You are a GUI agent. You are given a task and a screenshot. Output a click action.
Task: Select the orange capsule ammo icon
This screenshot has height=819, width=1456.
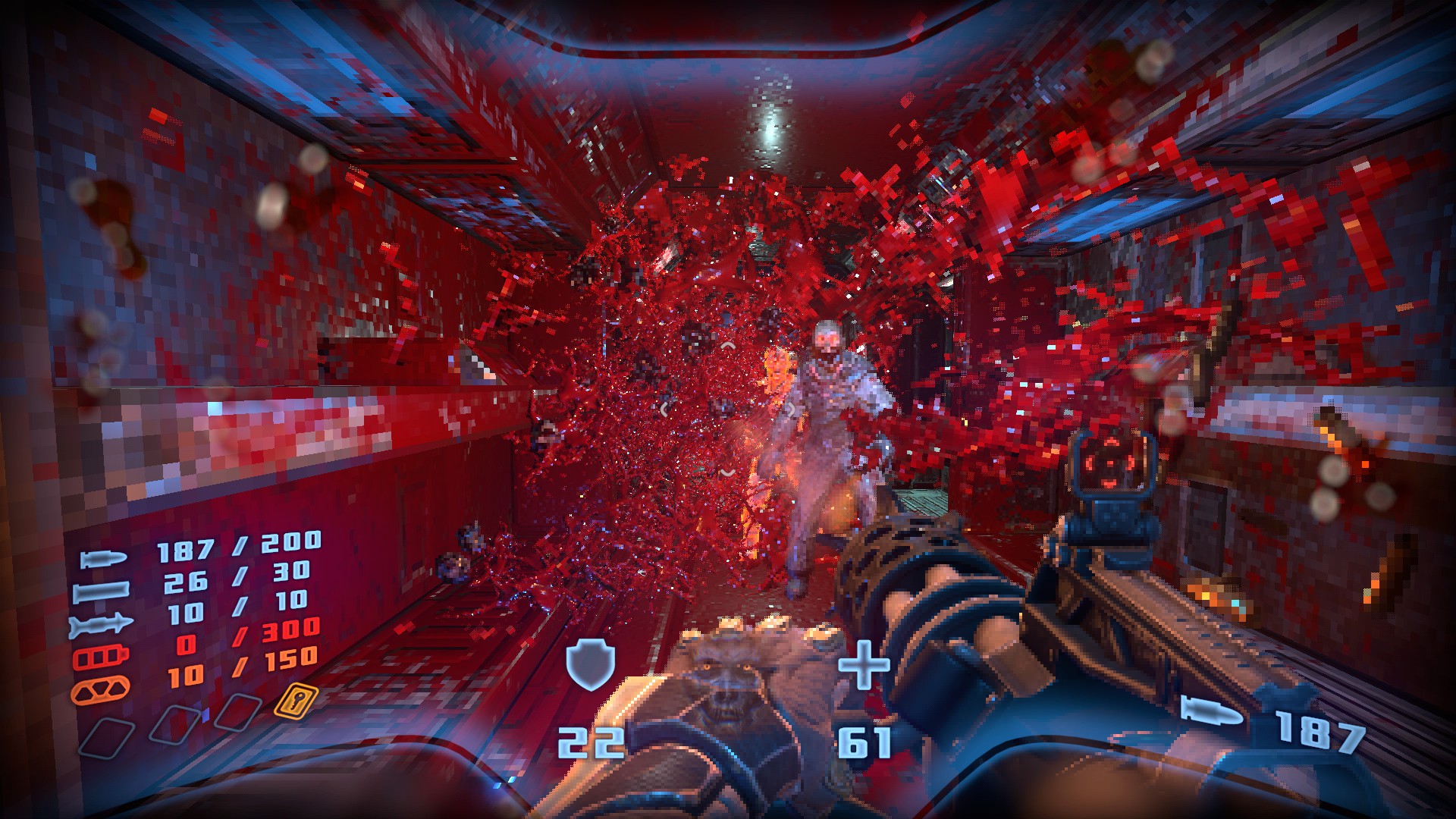pos(100,689)
